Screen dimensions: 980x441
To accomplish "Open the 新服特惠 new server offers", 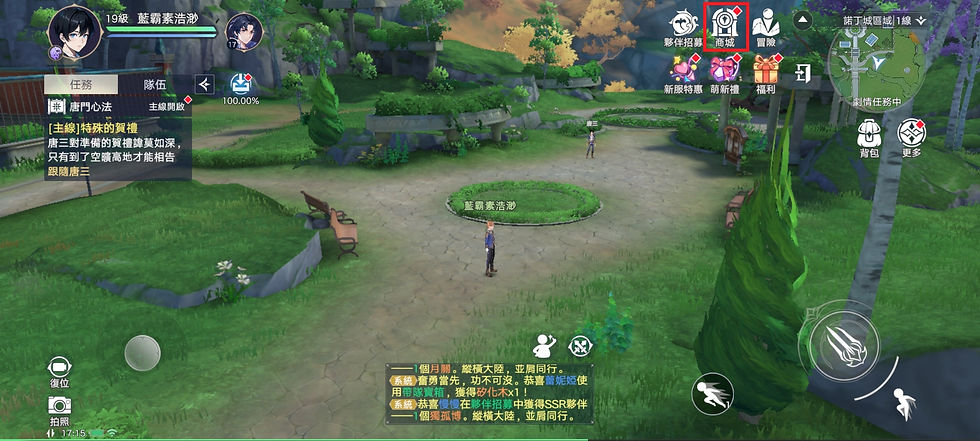I will pos(684,73).
